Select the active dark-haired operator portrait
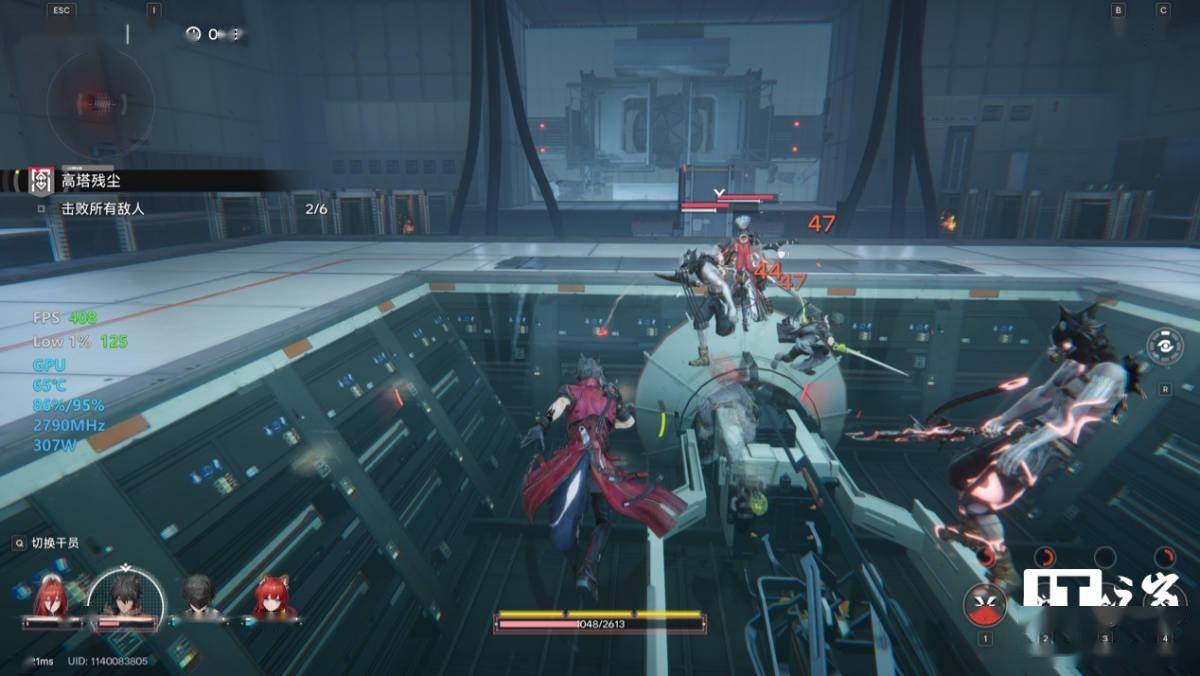This screenshot has width=1200, height=676. [x=126, y=598]
